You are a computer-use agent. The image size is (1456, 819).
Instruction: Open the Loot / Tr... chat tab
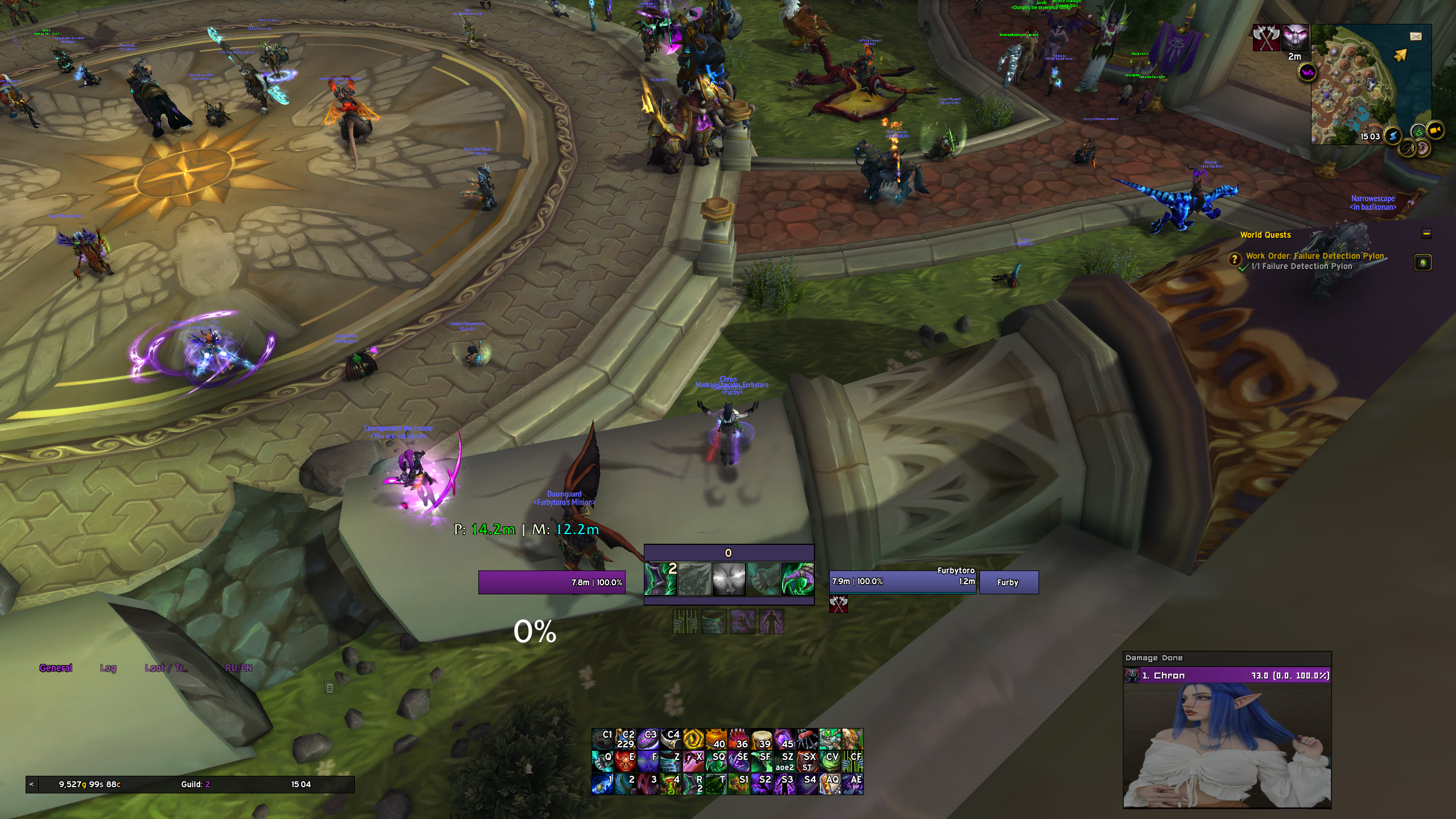[166, 668]
